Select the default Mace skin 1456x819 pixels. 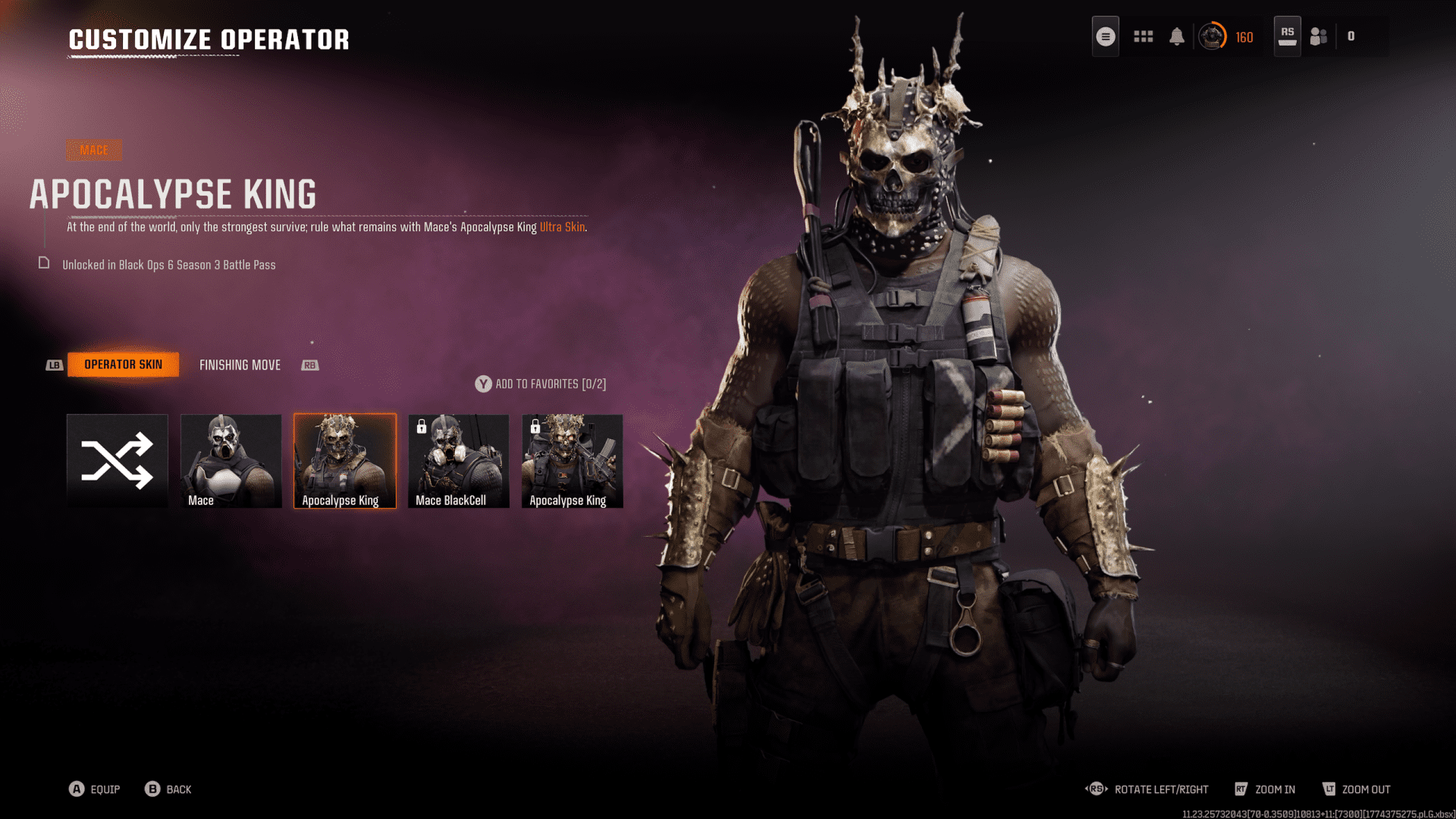point(231,460)
